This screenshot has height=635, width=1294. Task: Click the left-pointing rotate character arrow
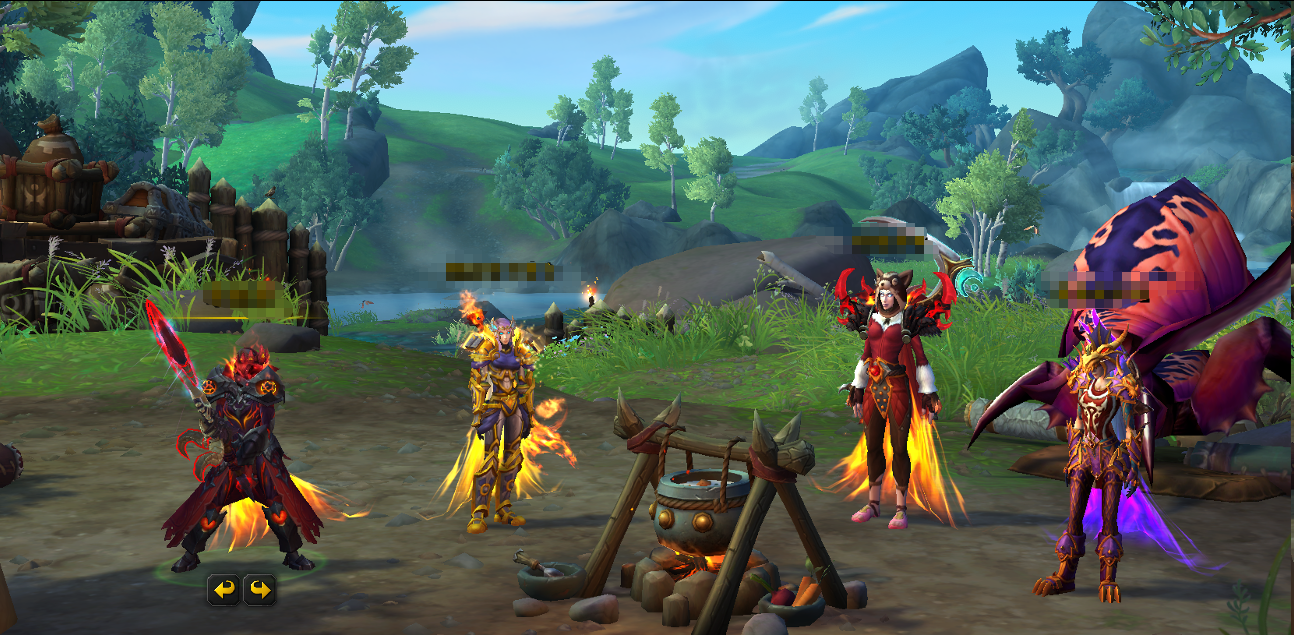(x=224, y=590)
